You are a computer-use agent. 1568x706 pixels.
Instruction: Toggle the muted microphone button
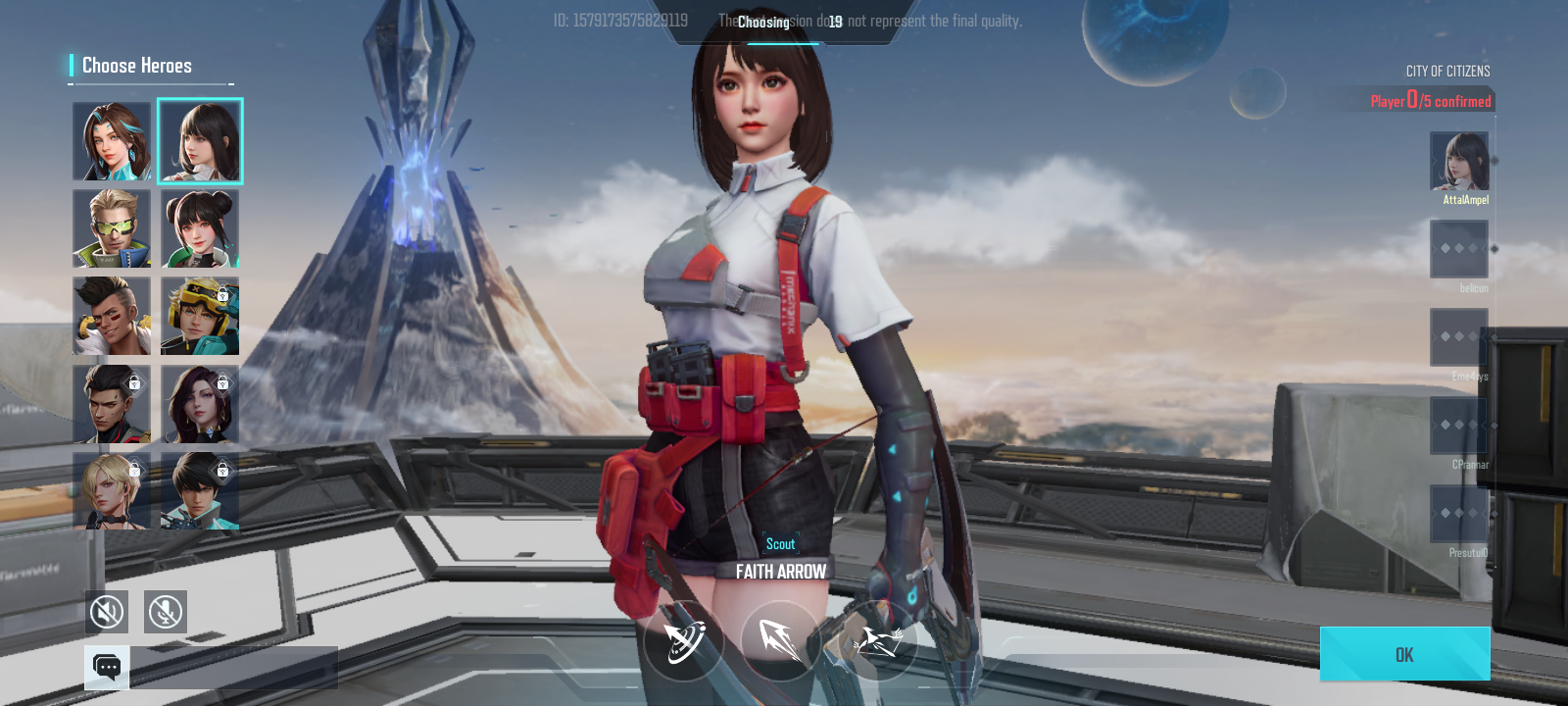166,612
